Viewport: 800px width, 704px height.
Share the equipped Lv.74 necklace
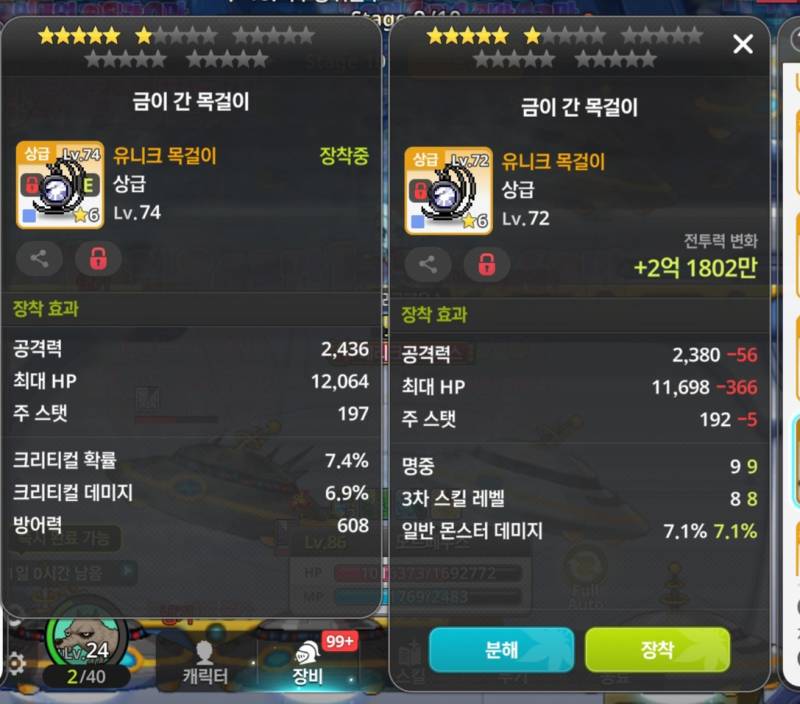(39, 259)
